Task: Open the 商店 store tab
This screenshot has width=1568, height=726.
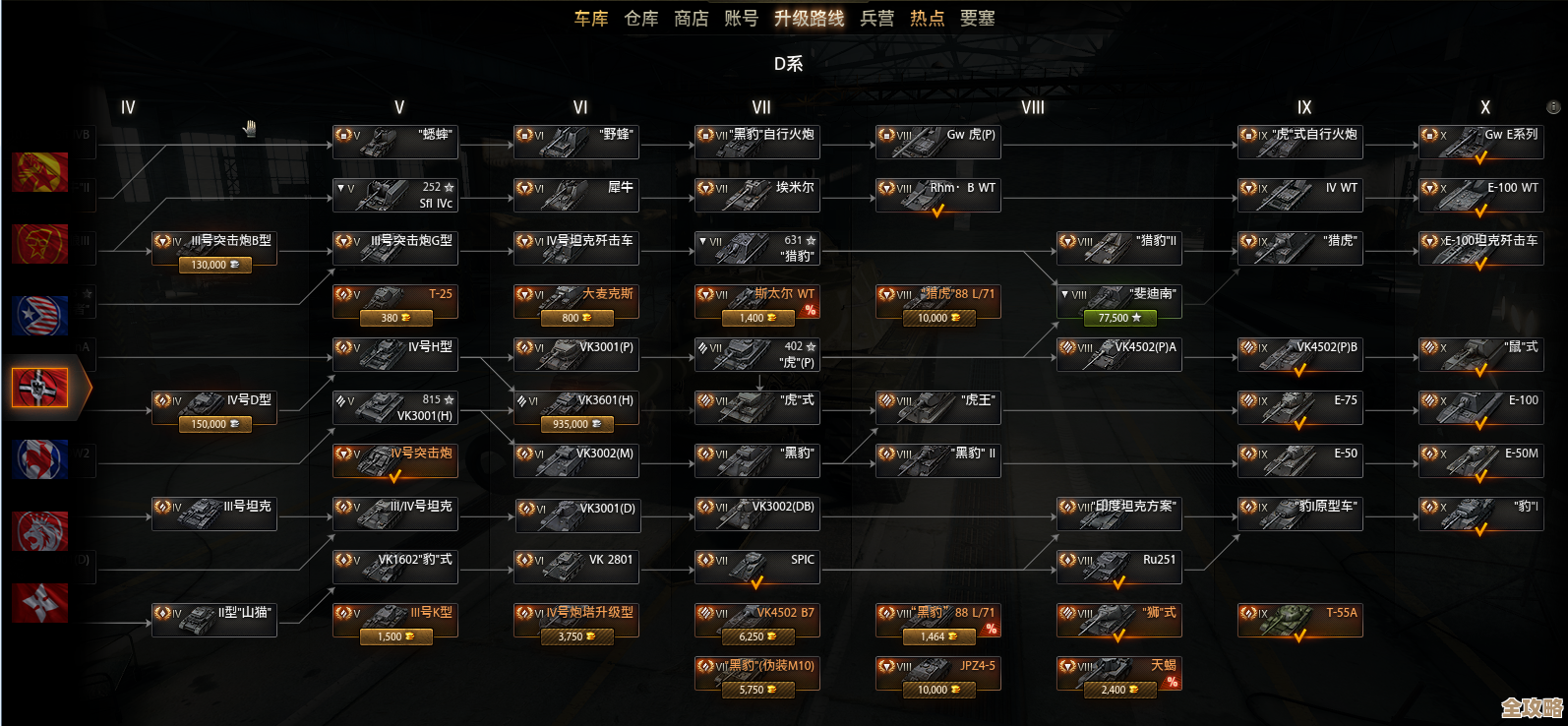Action: coord(691,19)
